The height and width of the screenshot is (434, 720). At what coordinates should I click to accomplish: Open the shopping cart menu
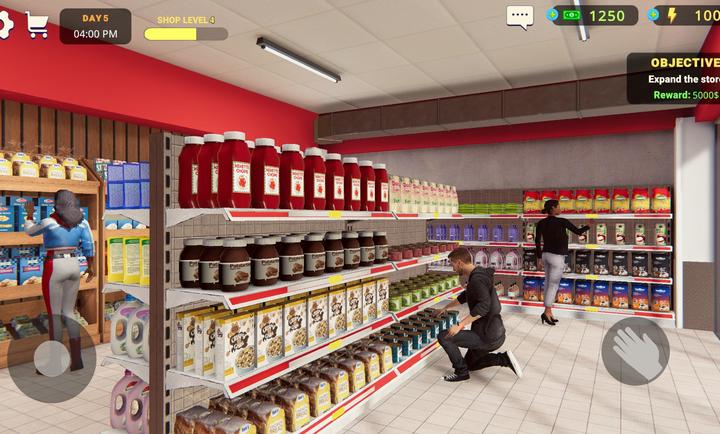point(38,26)
